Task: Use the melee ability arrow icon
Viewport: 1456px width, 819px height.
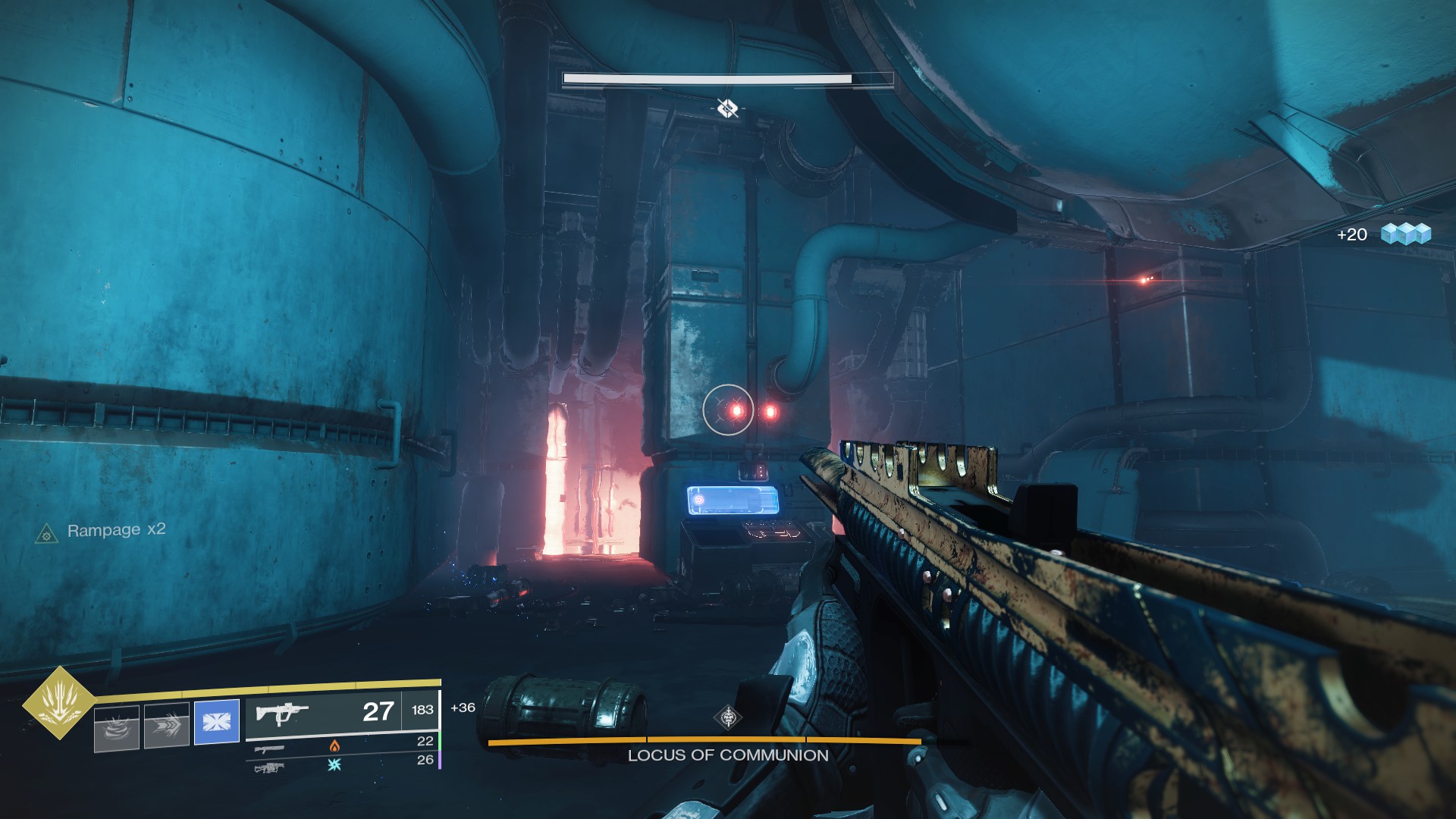Action: coord(167,726)
